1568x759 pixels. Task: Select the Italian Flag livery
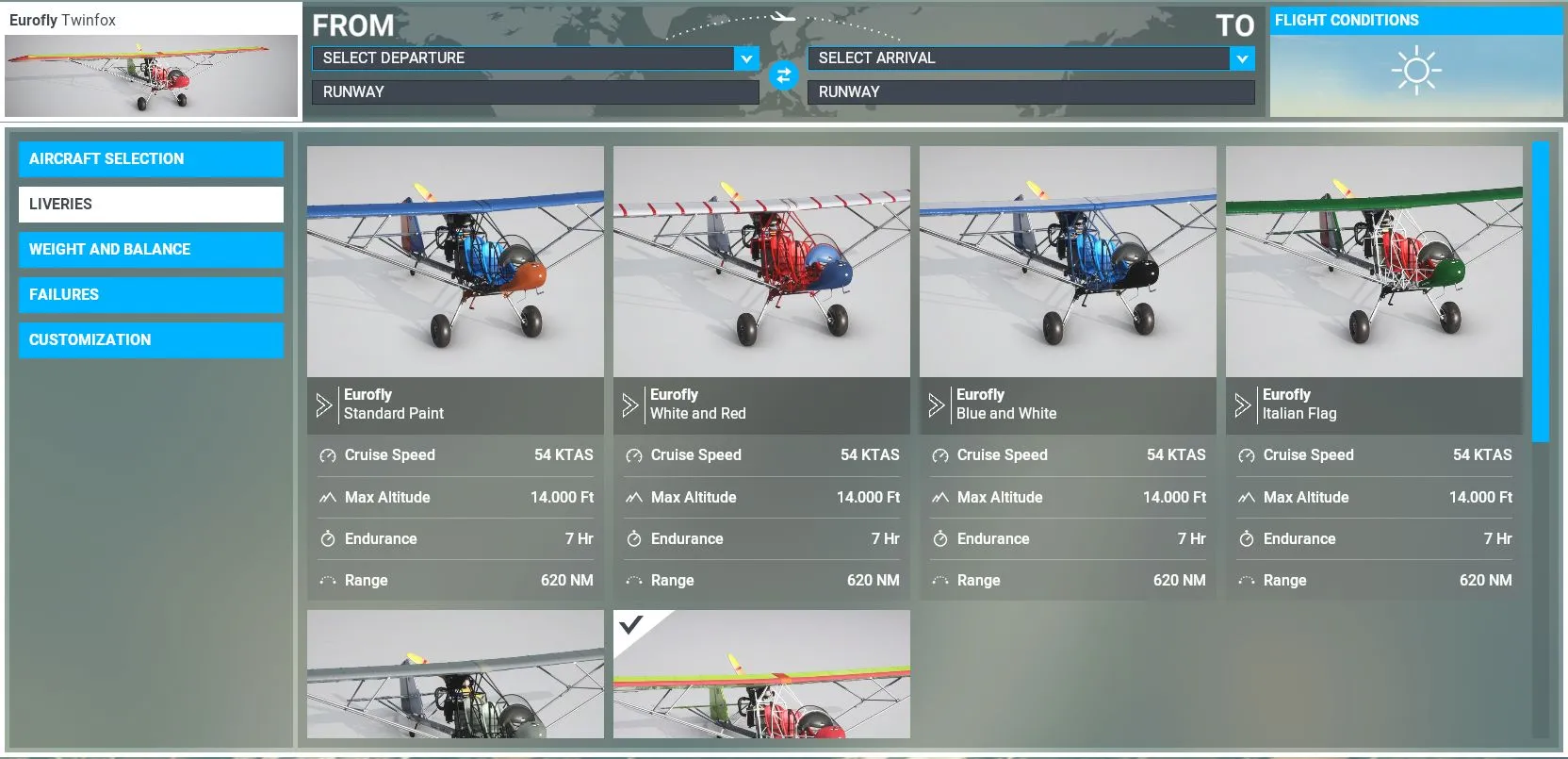[x=1374, y=262]
